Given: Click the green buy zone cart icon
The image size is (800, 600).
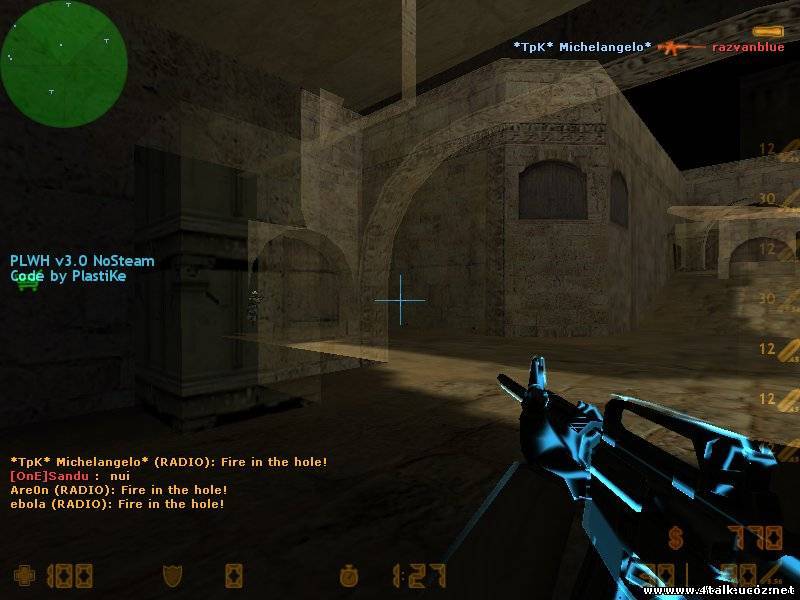Looking at the screenshot, I should 27,284.
